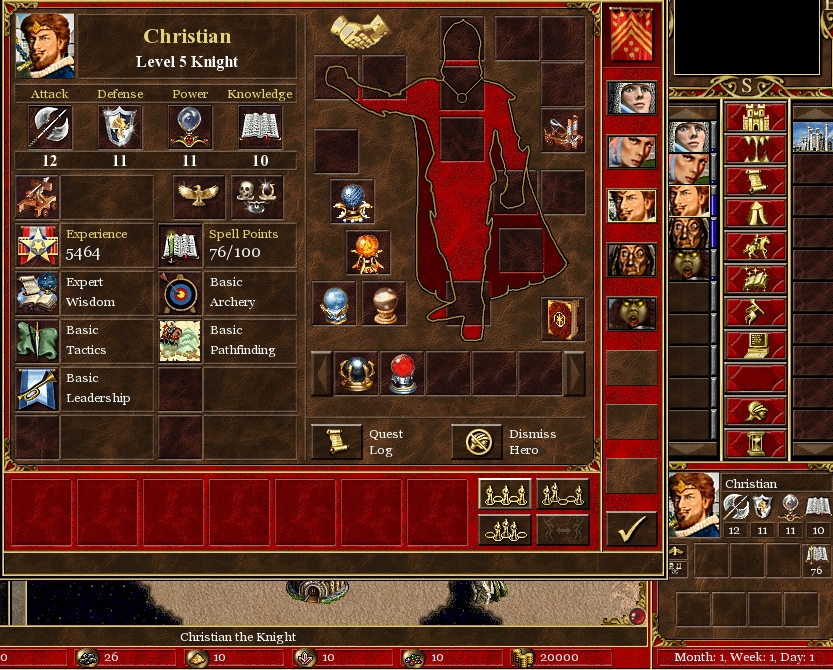Open the golden handshake icon
This screenshot has width=833, height=670.
tap(361, 33)
